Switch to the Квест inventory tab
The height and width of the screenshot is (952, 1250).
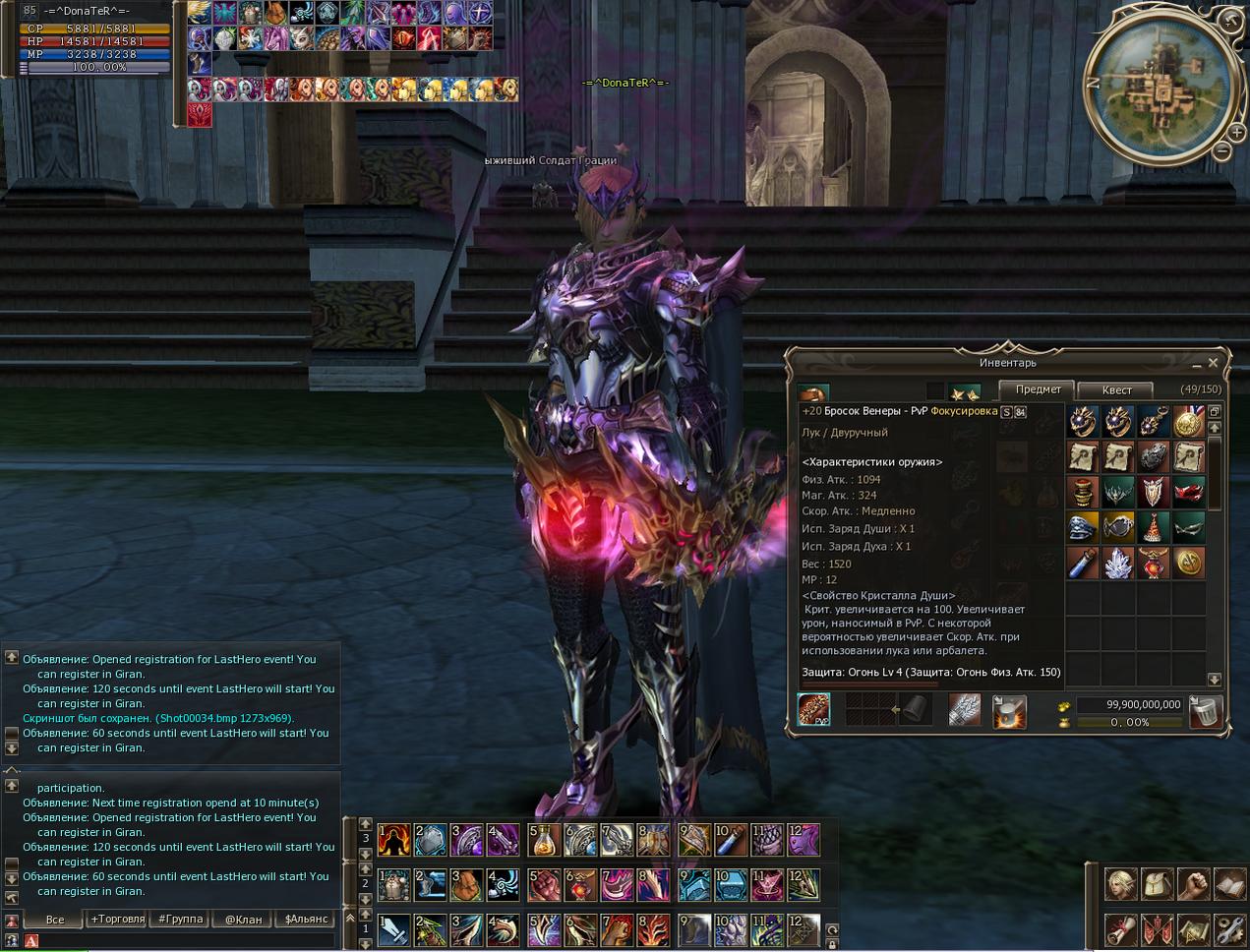(x=1116, y=389)
